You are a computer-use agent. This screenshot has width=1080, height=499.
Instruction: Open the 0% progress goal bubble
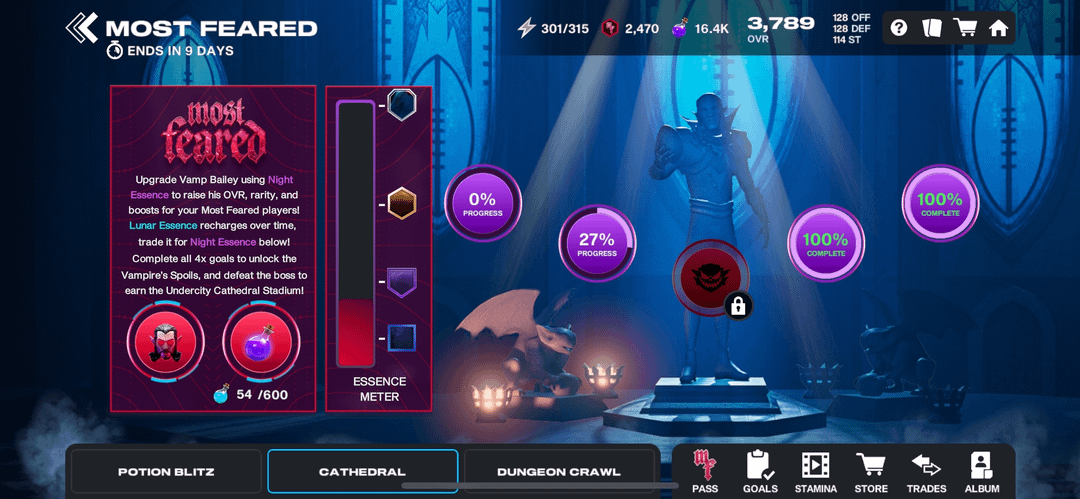coord(482,204)
